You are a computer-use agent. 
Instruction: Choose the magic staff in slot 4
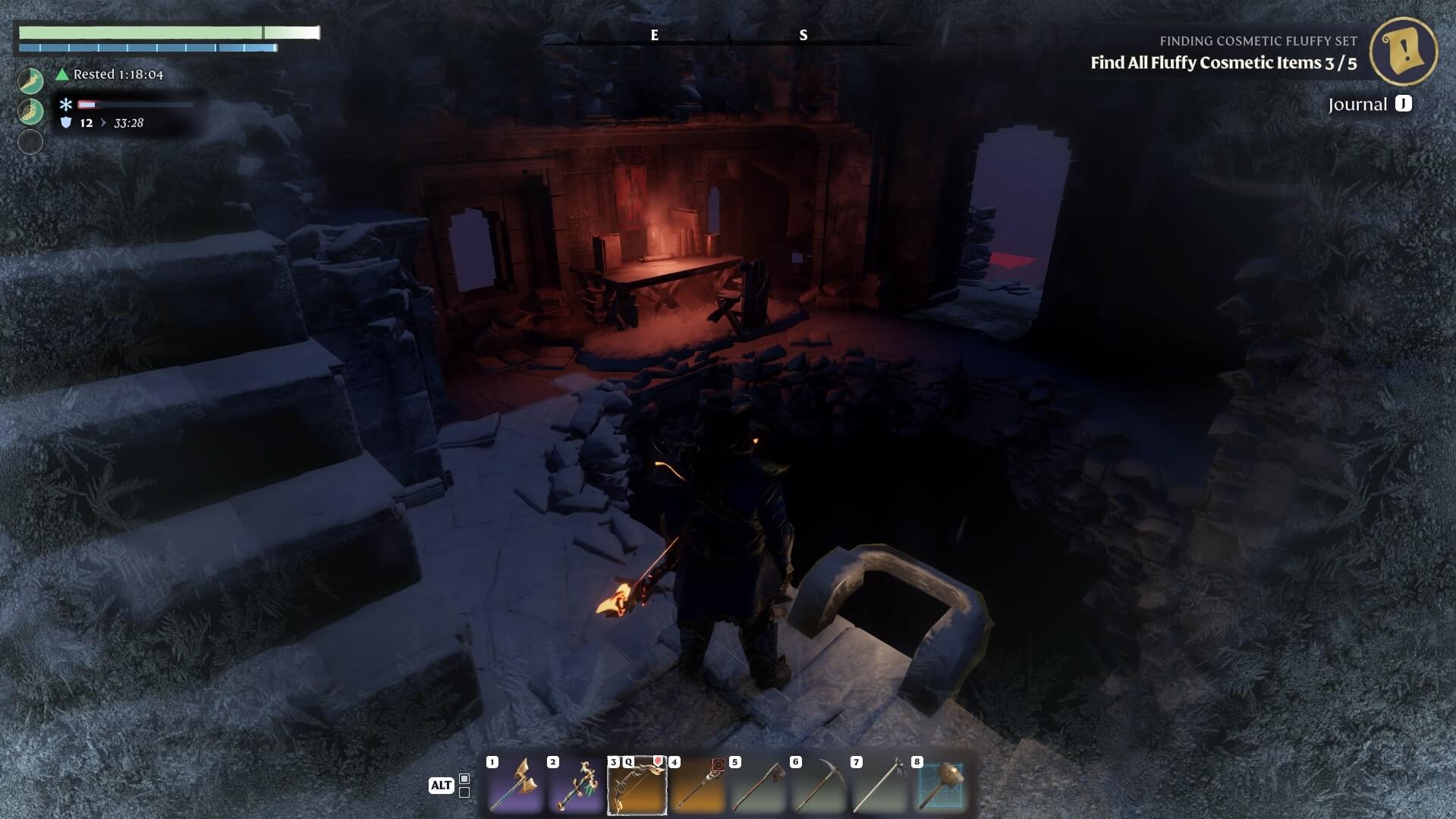697,786
